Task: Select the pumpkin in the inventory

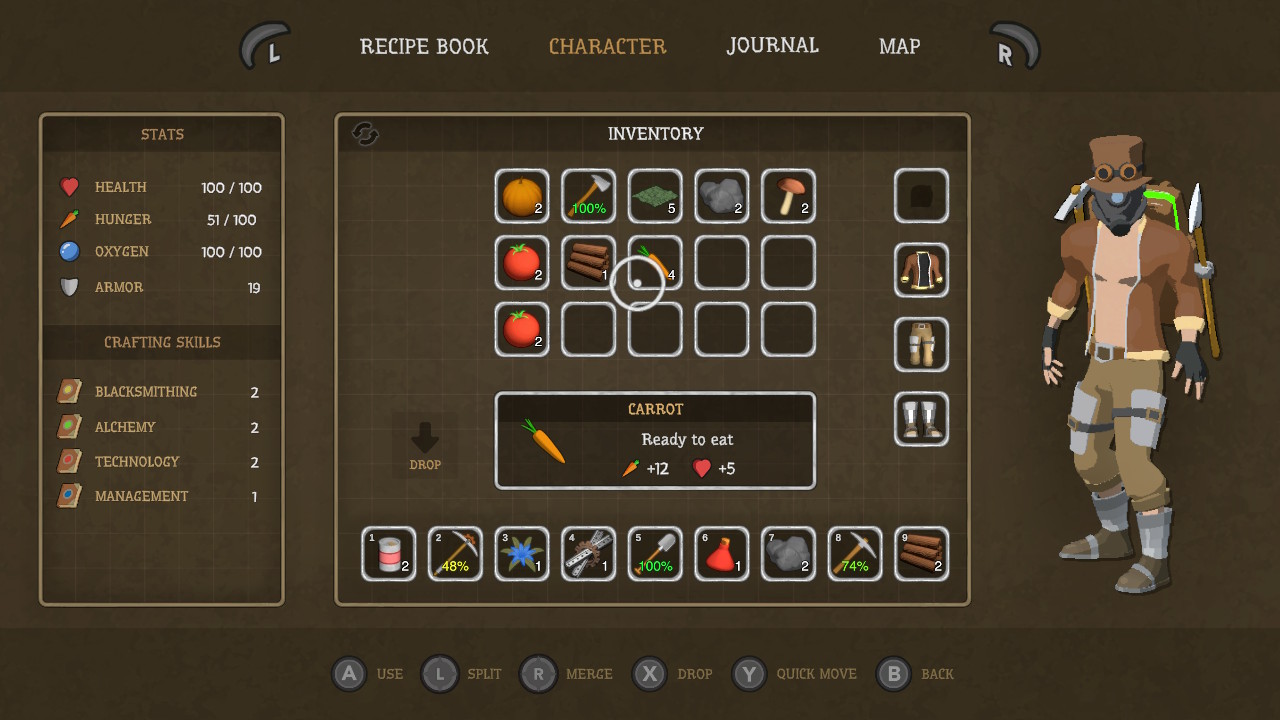Action: [521, 196]
